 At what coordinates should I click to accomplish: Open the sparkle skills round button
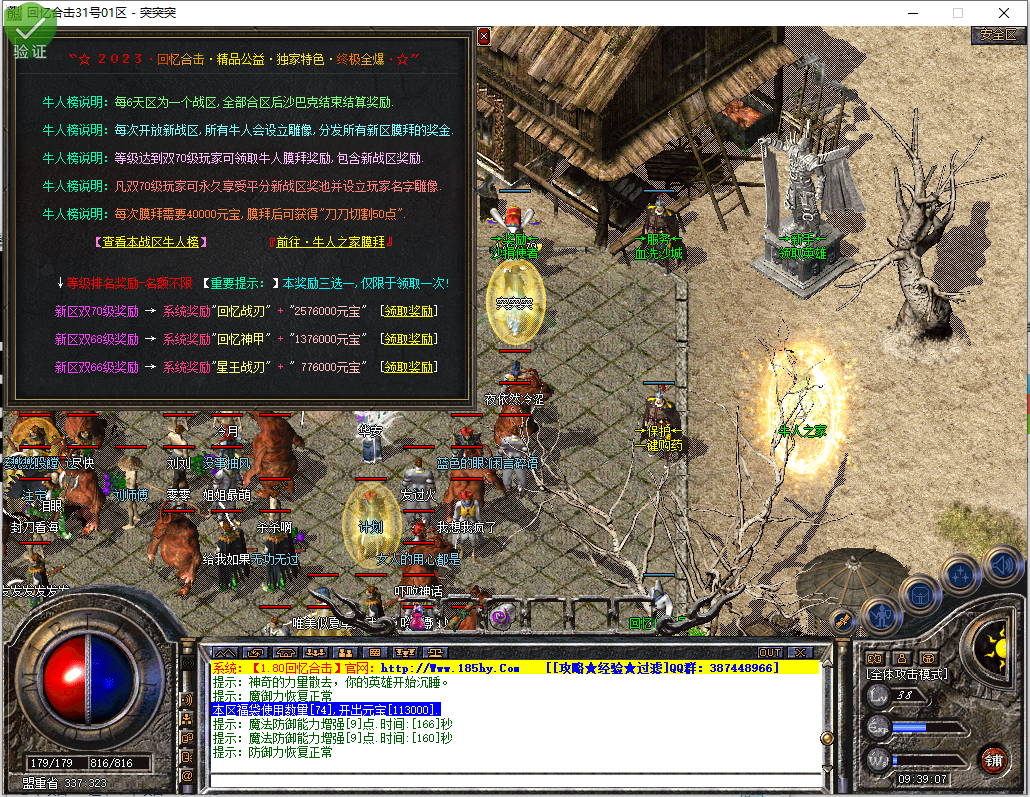[961, 574]
